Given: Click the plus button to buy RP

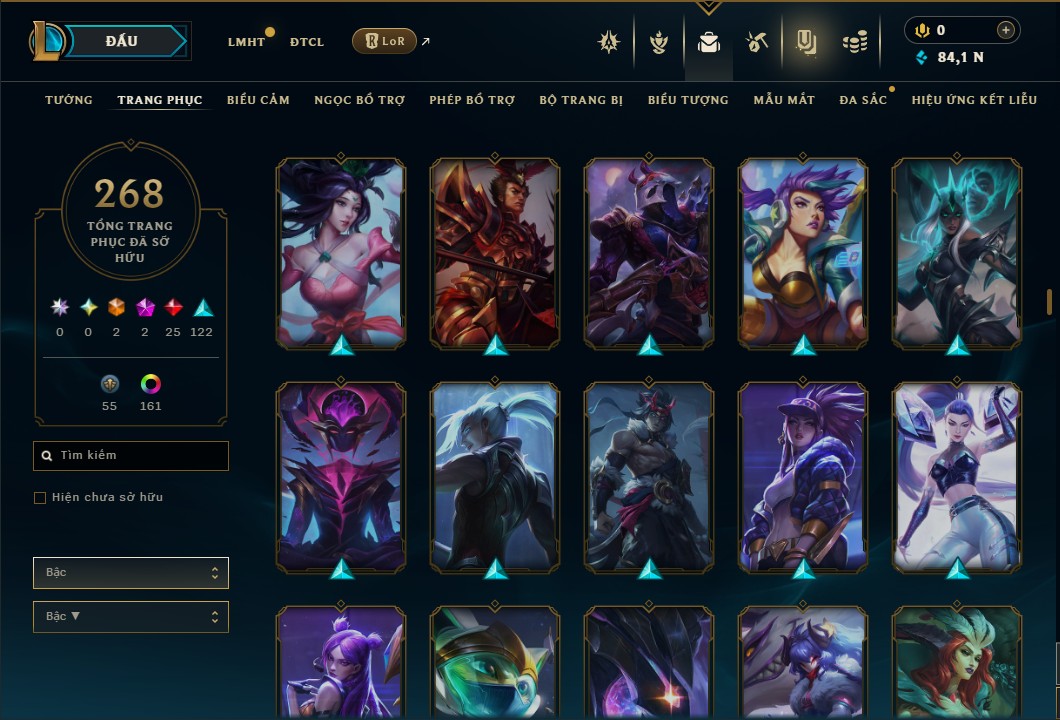Looking at the screenshot, I should (x=1005, y=30).
